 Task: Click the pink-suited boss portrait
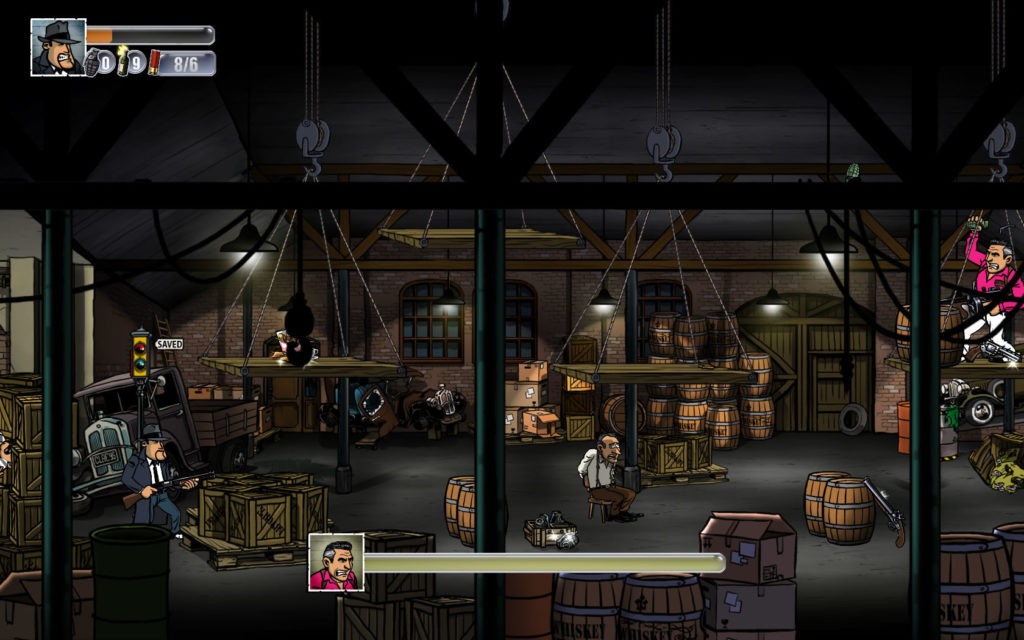335,562
